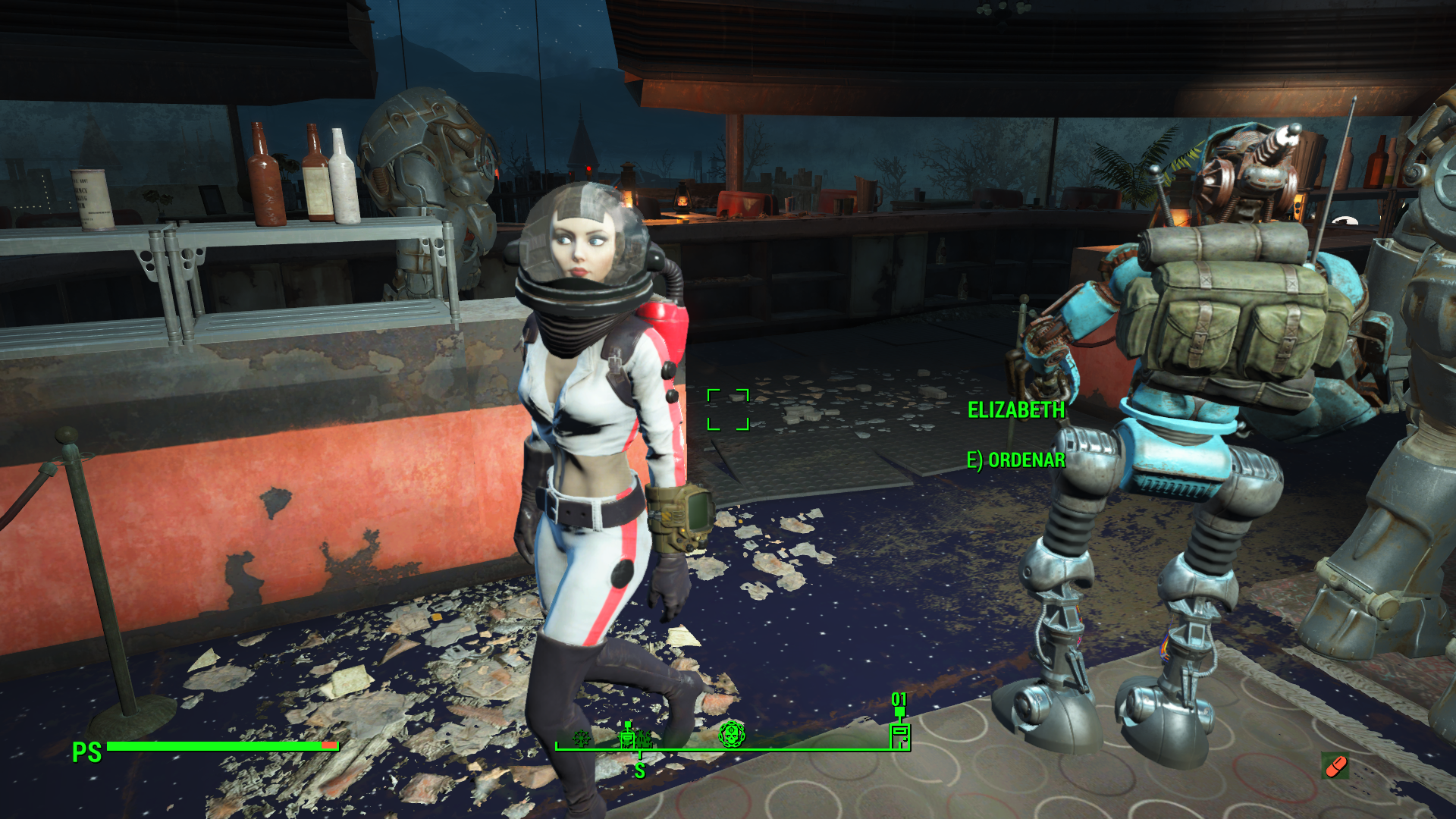This screenshot has width=1456, height=819.
Task: Select the ferris wheel compass marker
Action: pos(582,738)
